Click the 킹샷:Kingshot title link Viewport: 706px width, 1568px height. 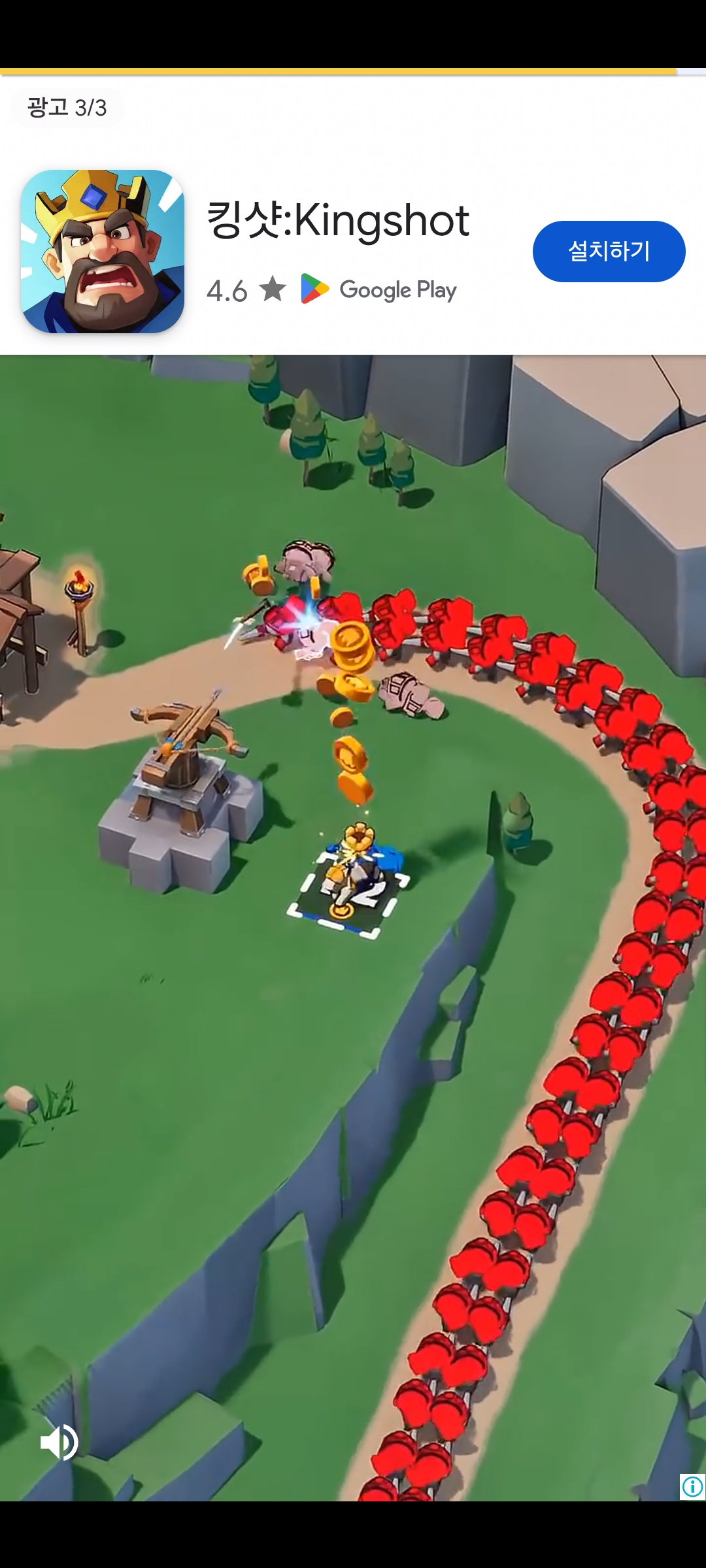338,220
